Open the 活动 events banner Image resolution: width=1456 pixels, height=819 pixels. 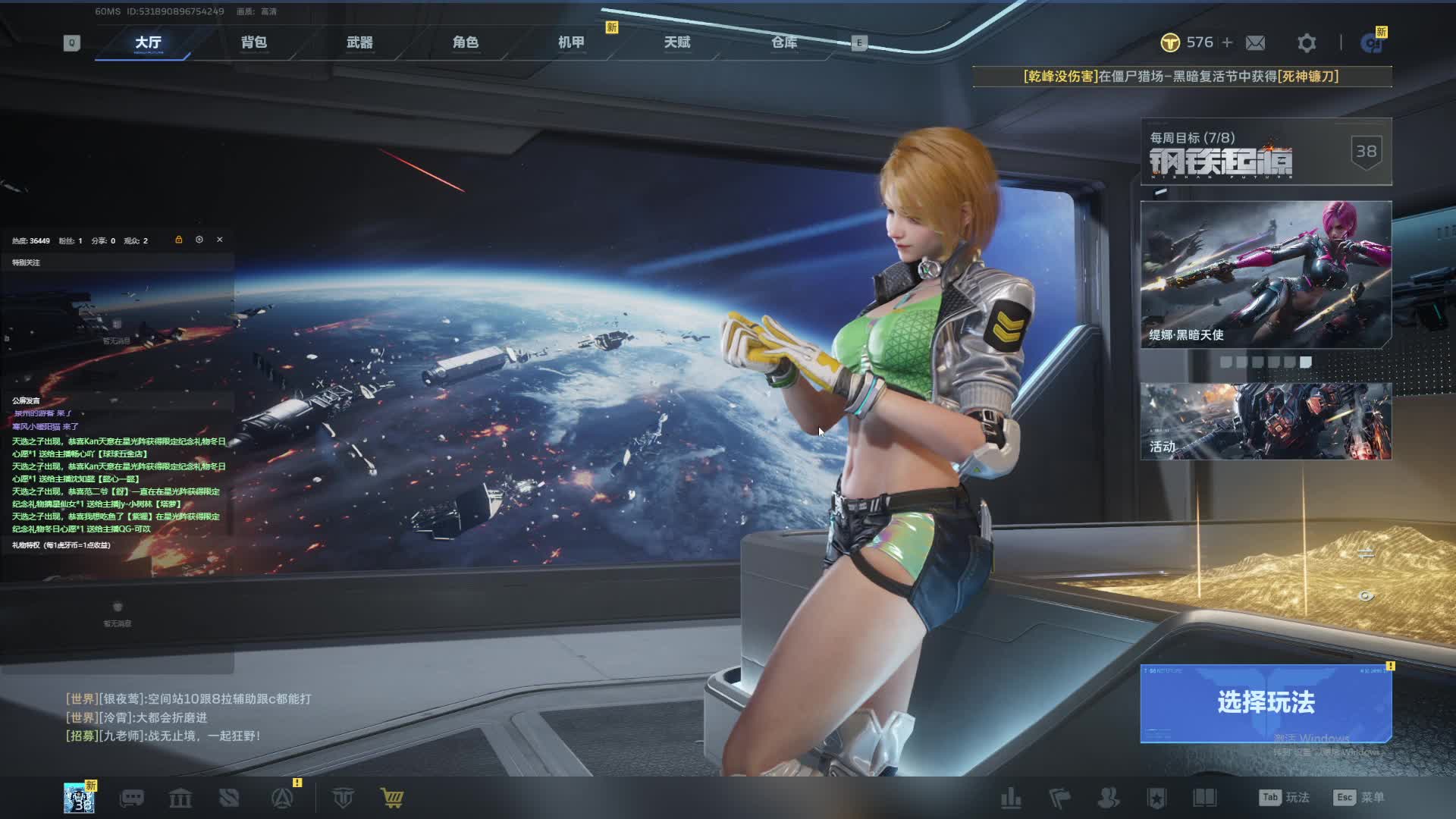tap(1266, 421)
